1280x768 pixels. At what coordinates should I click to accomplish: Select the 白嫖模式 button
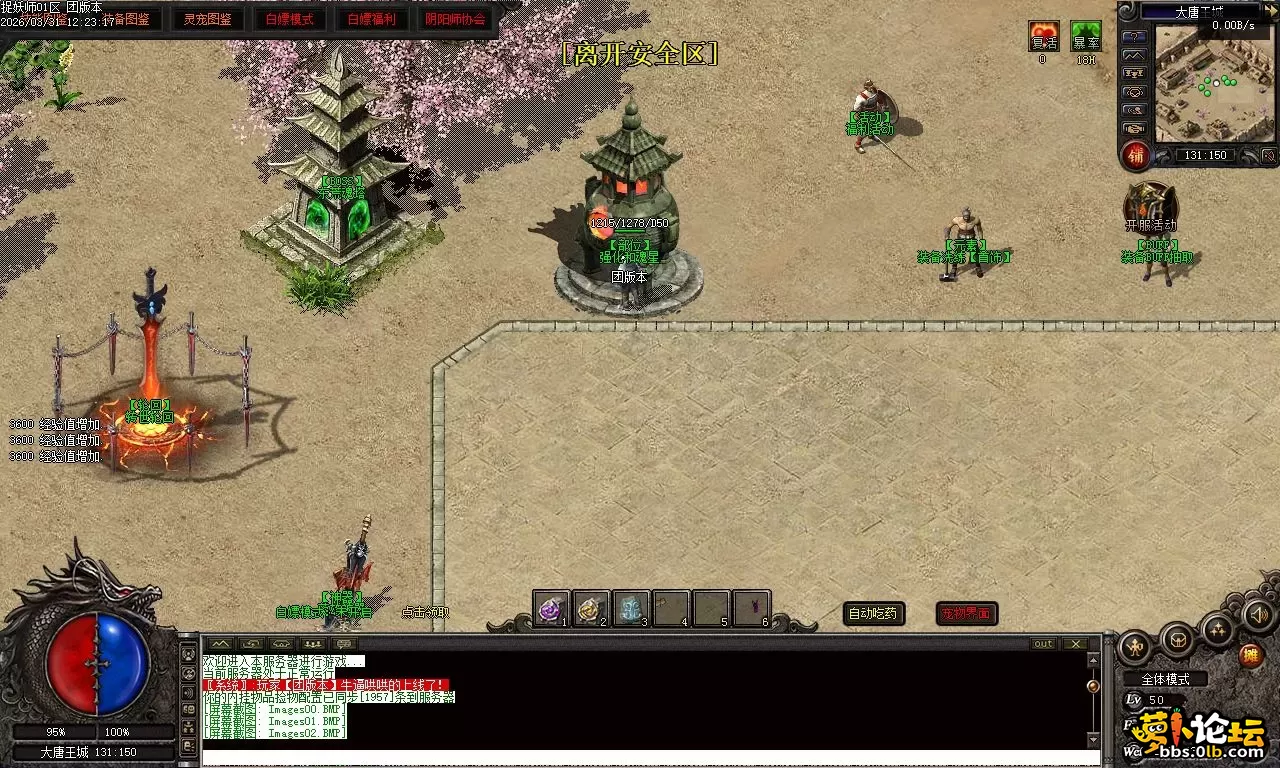click(x=290, y=19)
